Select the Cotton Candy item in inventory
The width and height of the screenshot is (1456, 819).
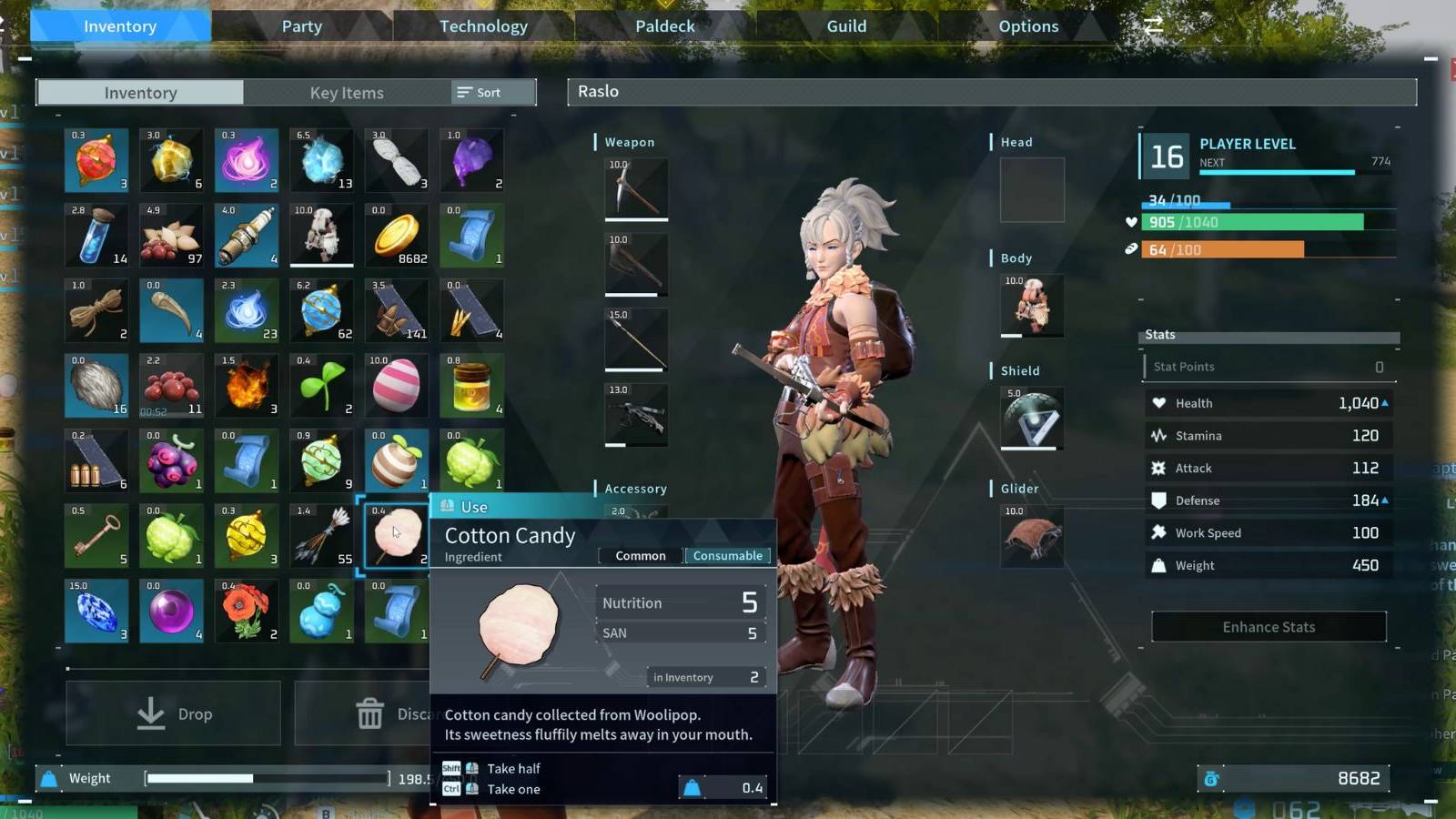tap(396, 535)
